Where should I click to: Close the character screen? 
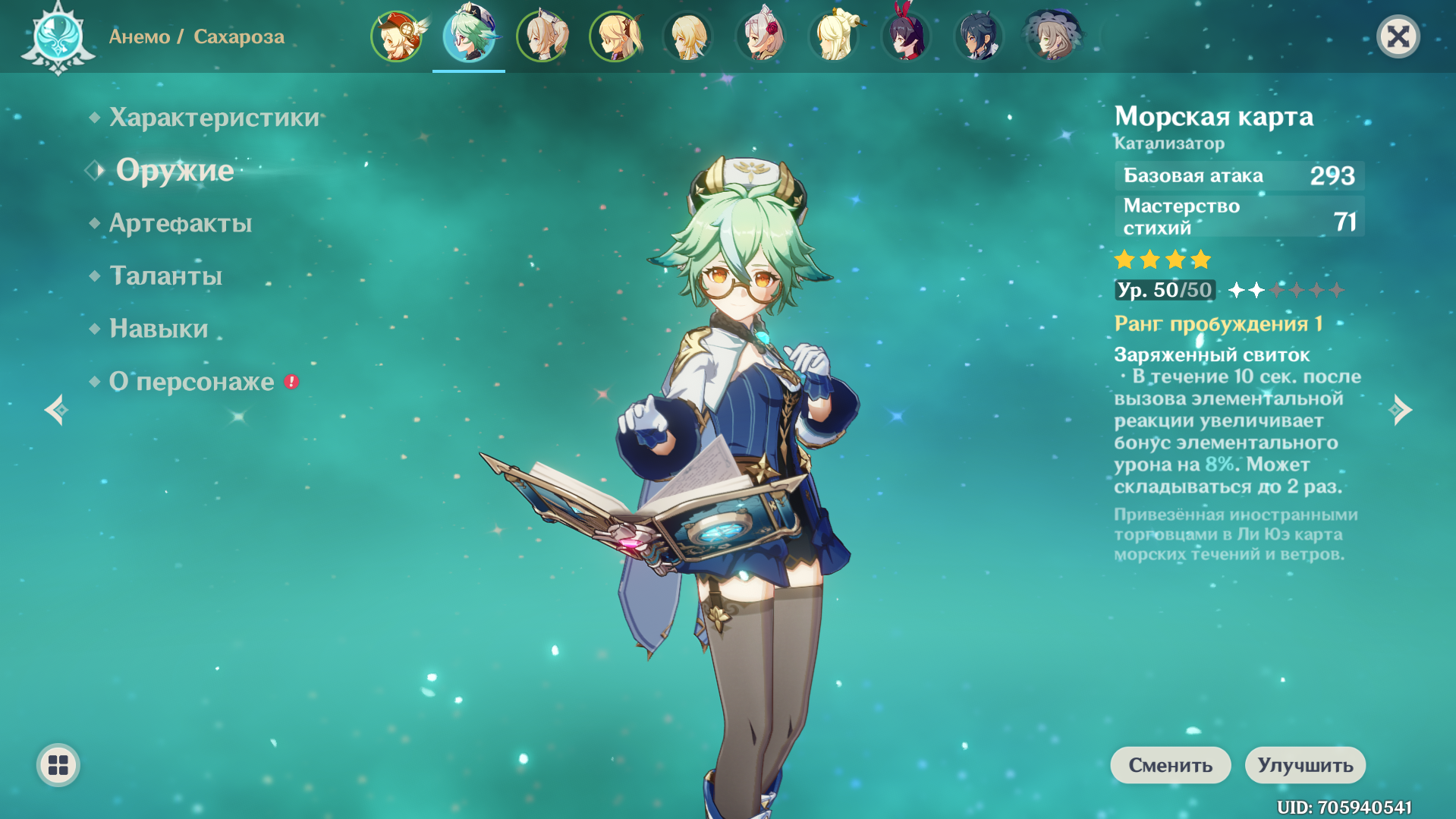(x=1398, y=36)
